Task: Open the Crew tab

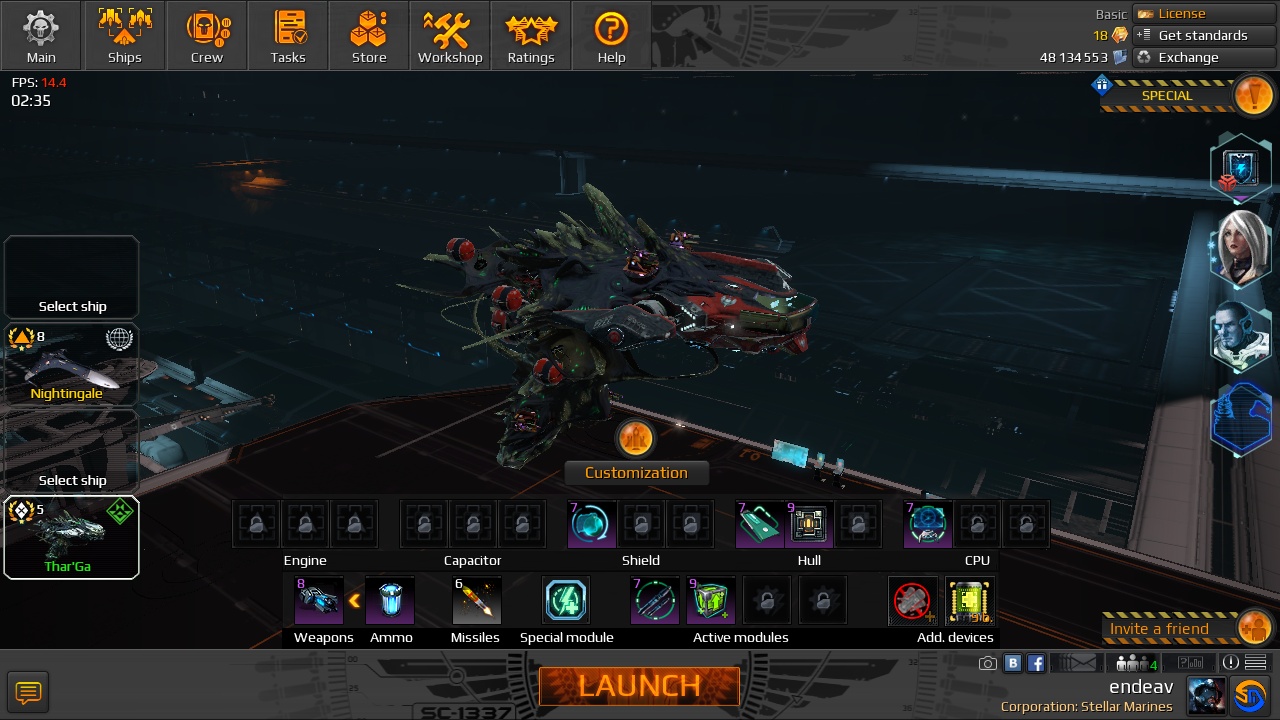Action: tap(207, 36)
